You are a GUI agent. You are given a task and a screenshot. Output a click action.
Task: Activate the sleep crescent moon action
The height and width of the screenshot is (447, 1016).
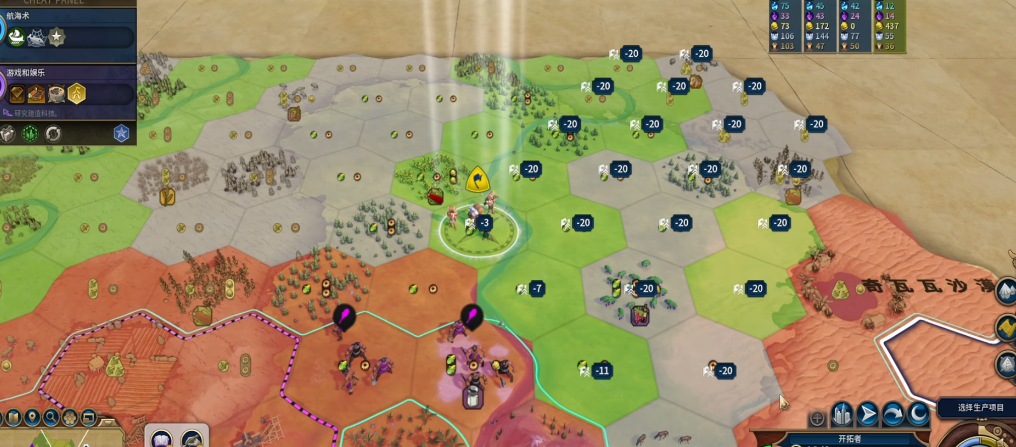[x=917, y=414]
